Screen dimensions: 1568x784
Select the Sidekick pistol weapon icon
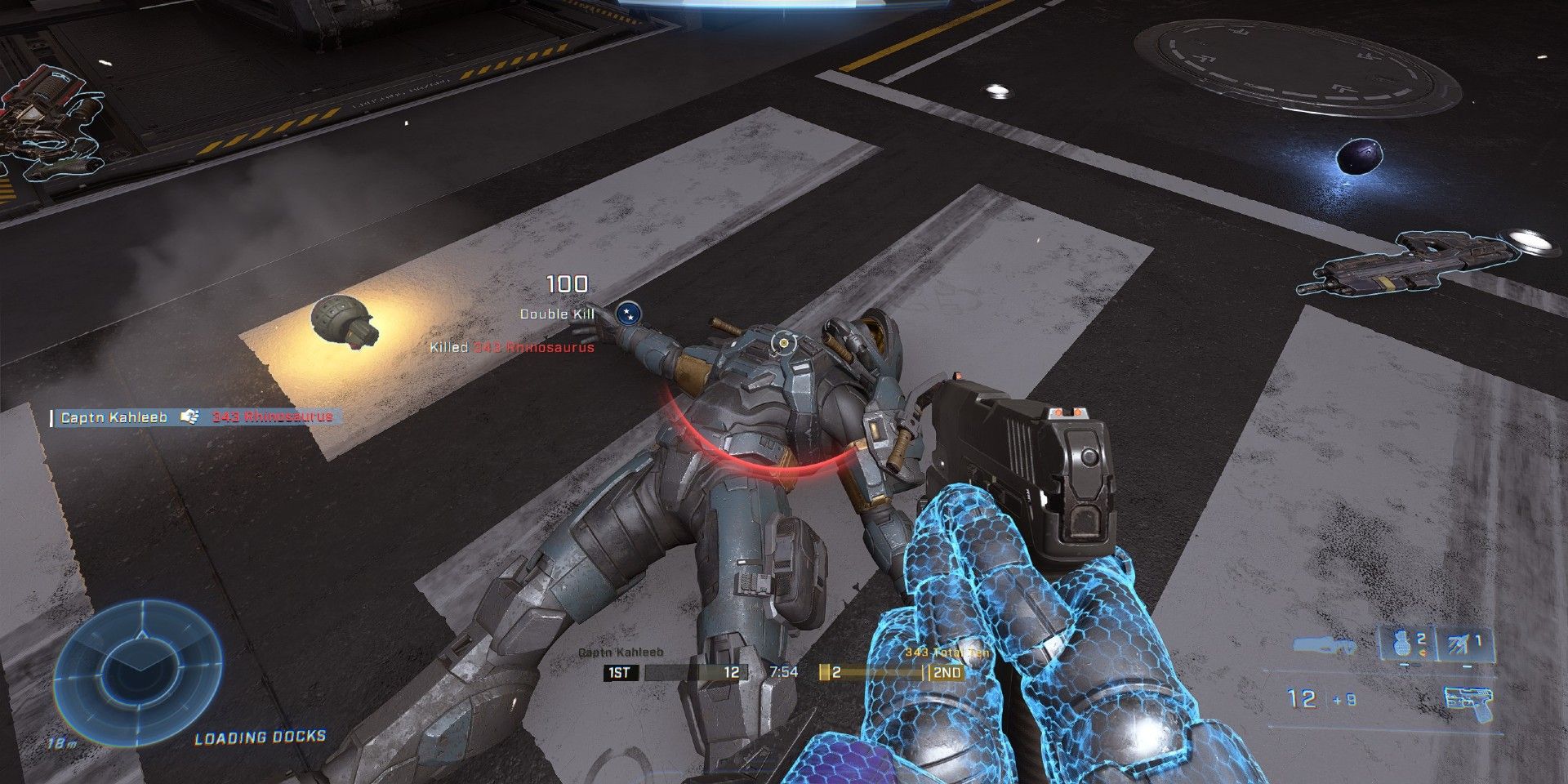point(1468,701)
